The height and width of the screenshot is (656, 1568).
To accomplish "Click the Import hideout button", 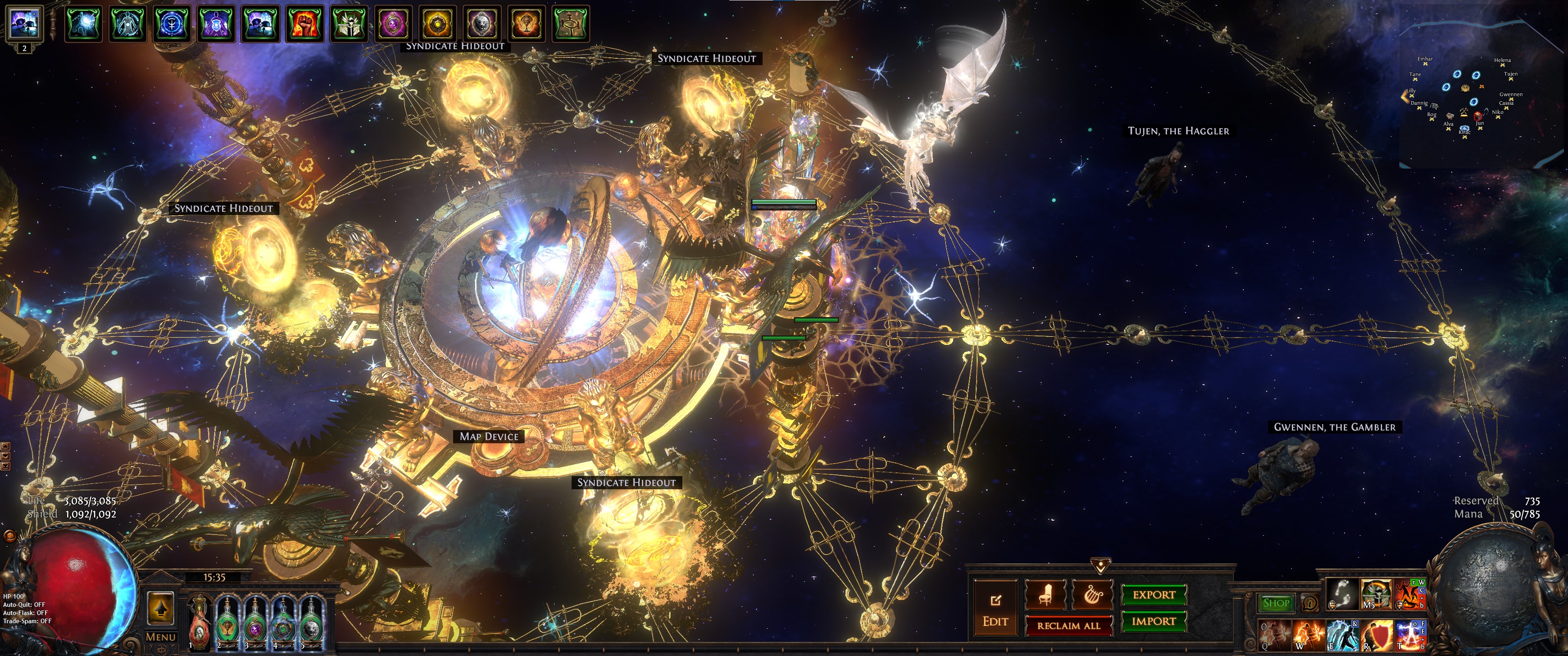I will coord(1154,621).
